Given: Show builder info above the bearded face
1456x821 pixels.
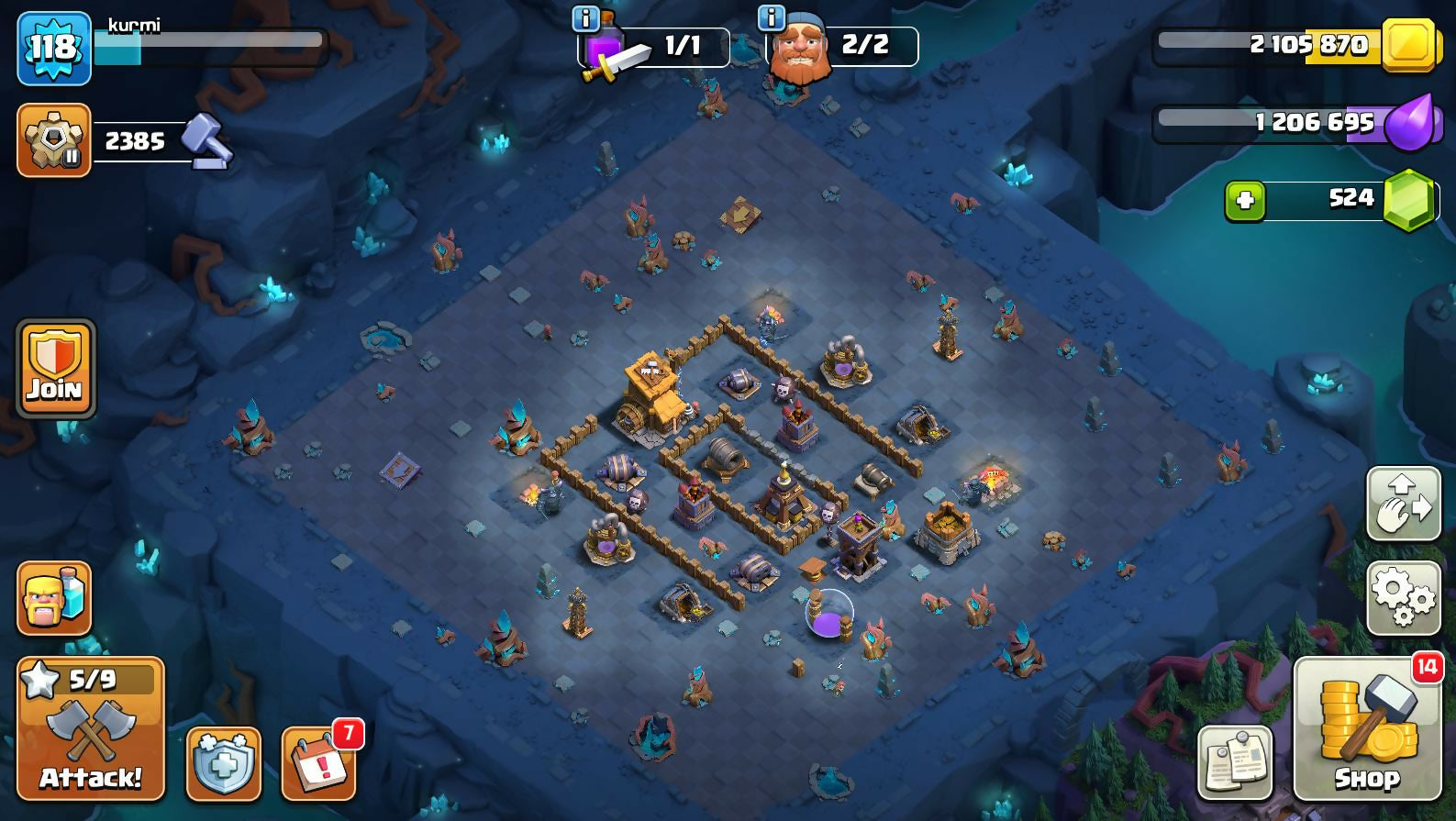Looking at the screenshot, I should 771,17.
